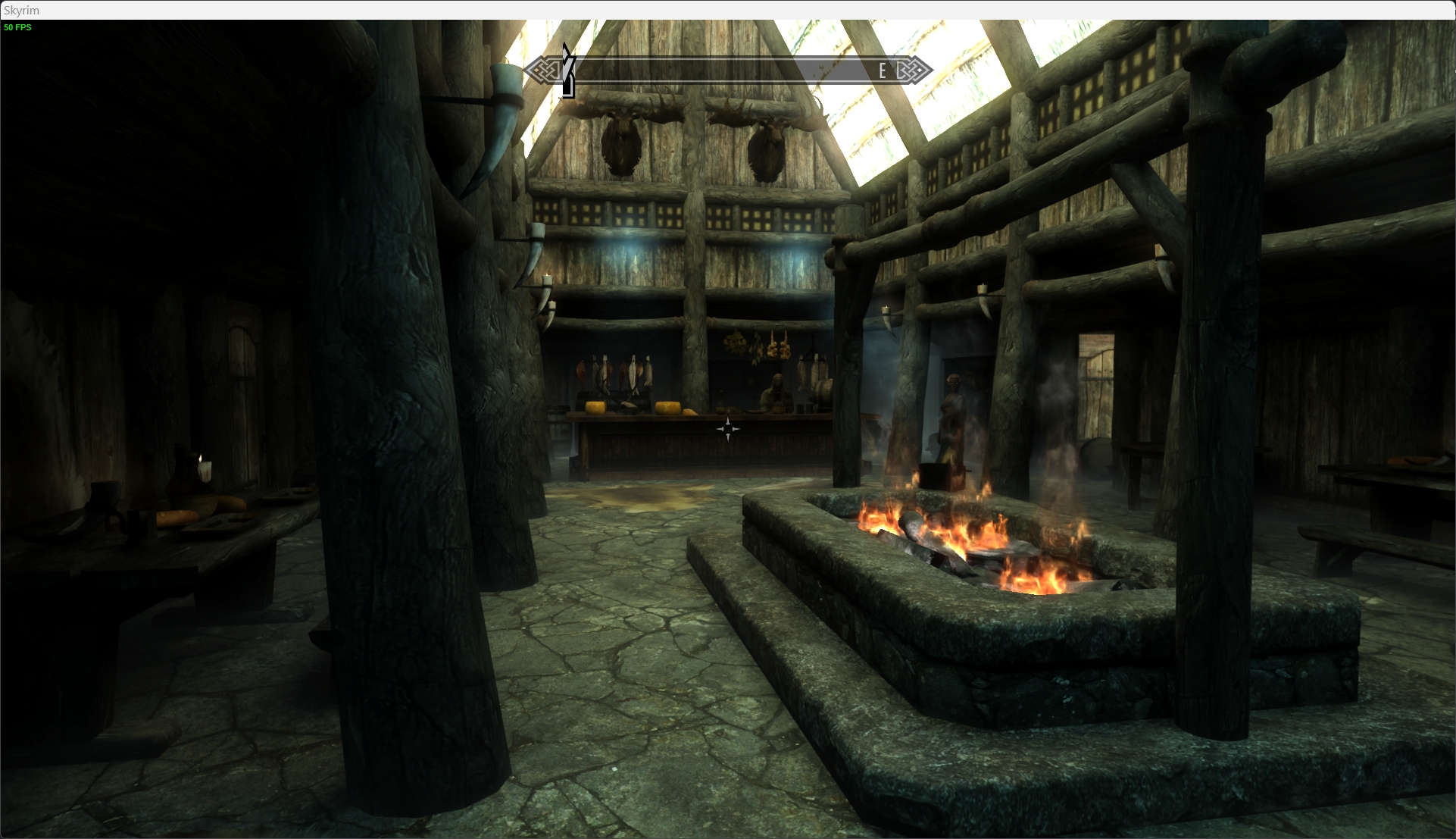Click the compass bar's East marker
The height and width of the screenshot is (839, 1456).
882,71
